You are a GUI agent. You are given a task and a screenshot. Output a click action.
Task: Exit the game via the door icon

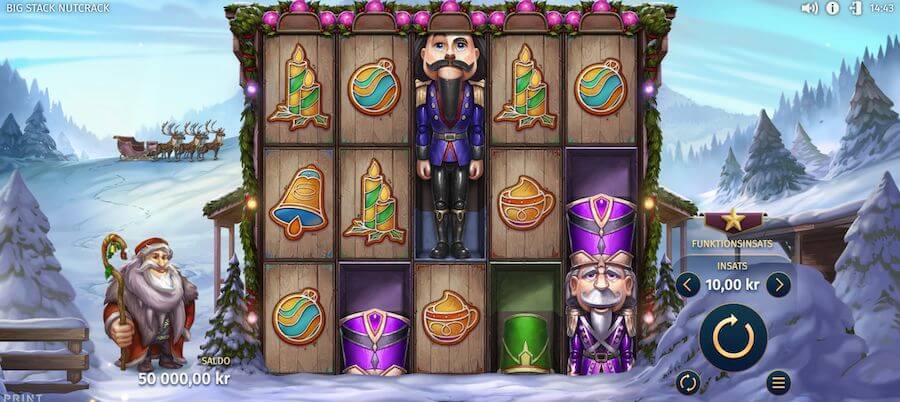[x=855, y=8]
